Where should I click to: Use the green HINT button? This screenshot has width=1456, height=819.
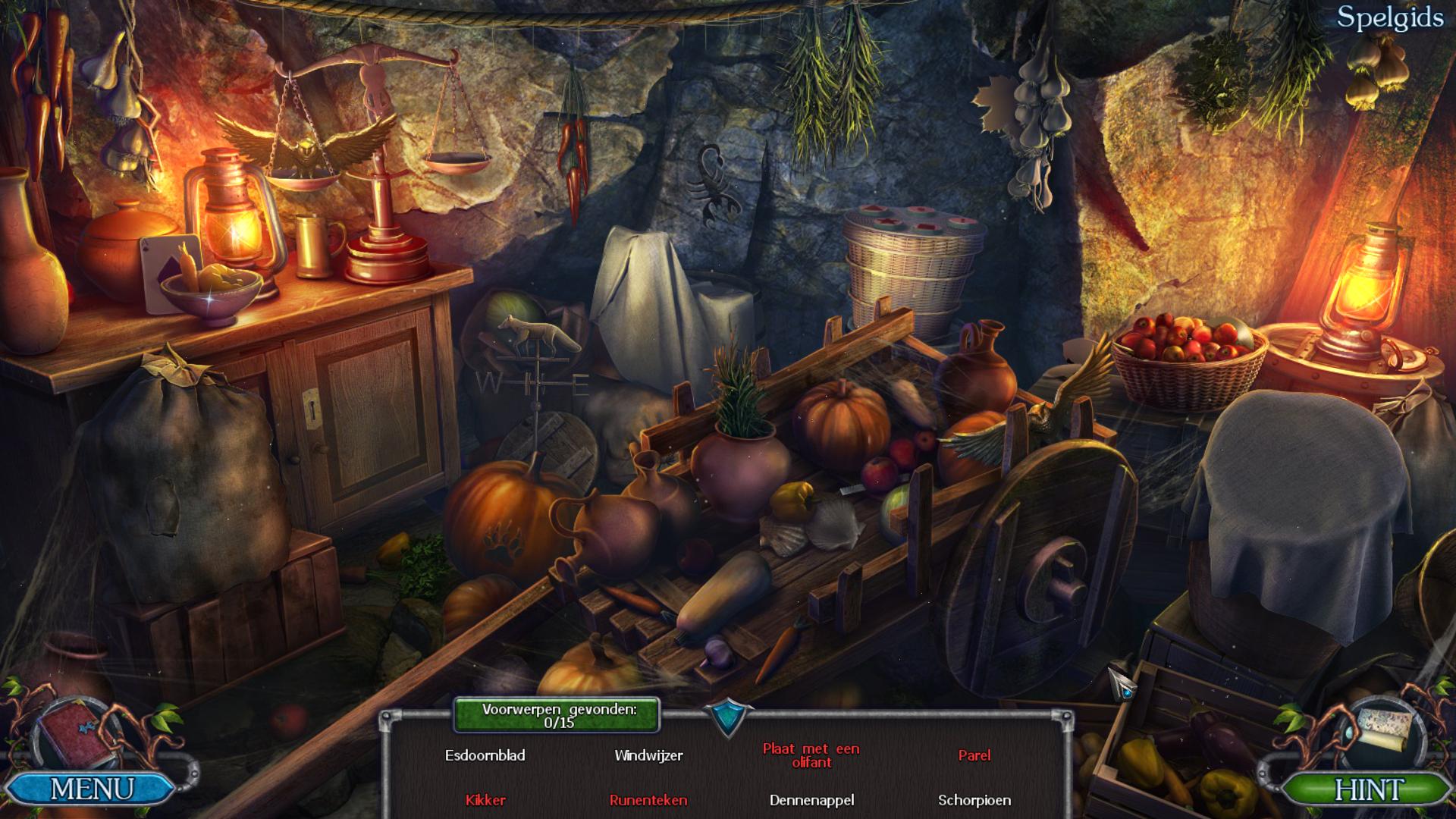(x=1368, y=789)
